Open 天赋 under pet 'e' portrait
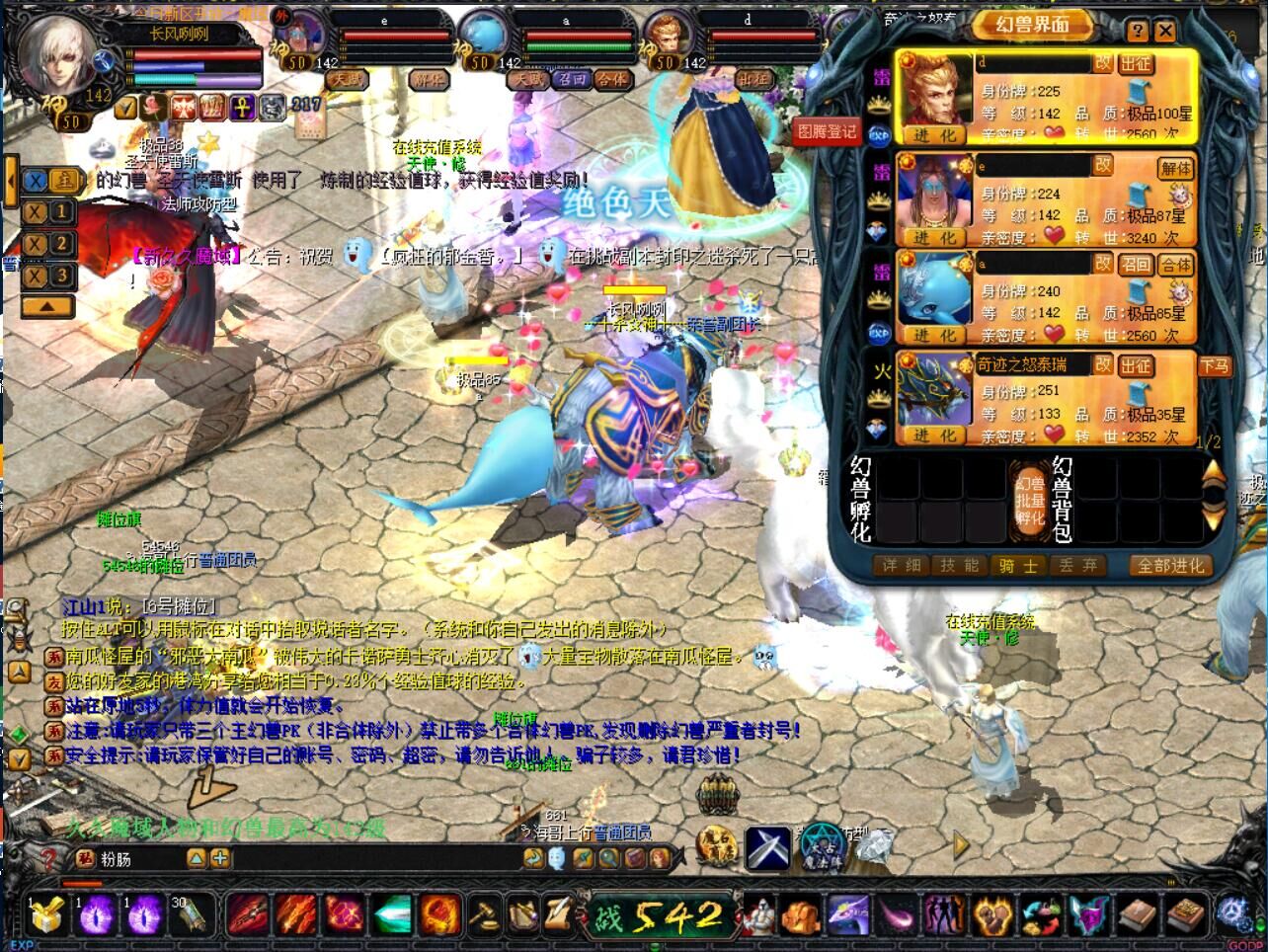 click(x=347, y=79)
